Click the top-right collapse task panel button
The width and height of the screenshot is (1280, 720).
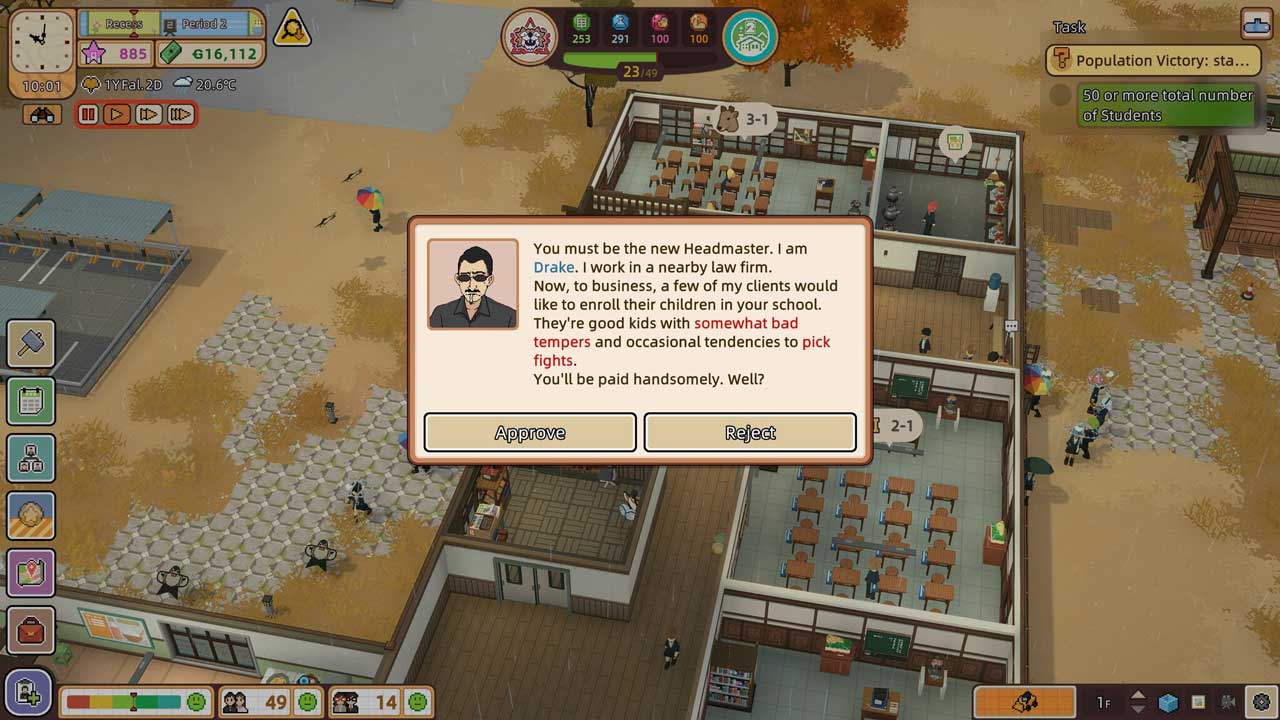click(x=1255, y=23)
